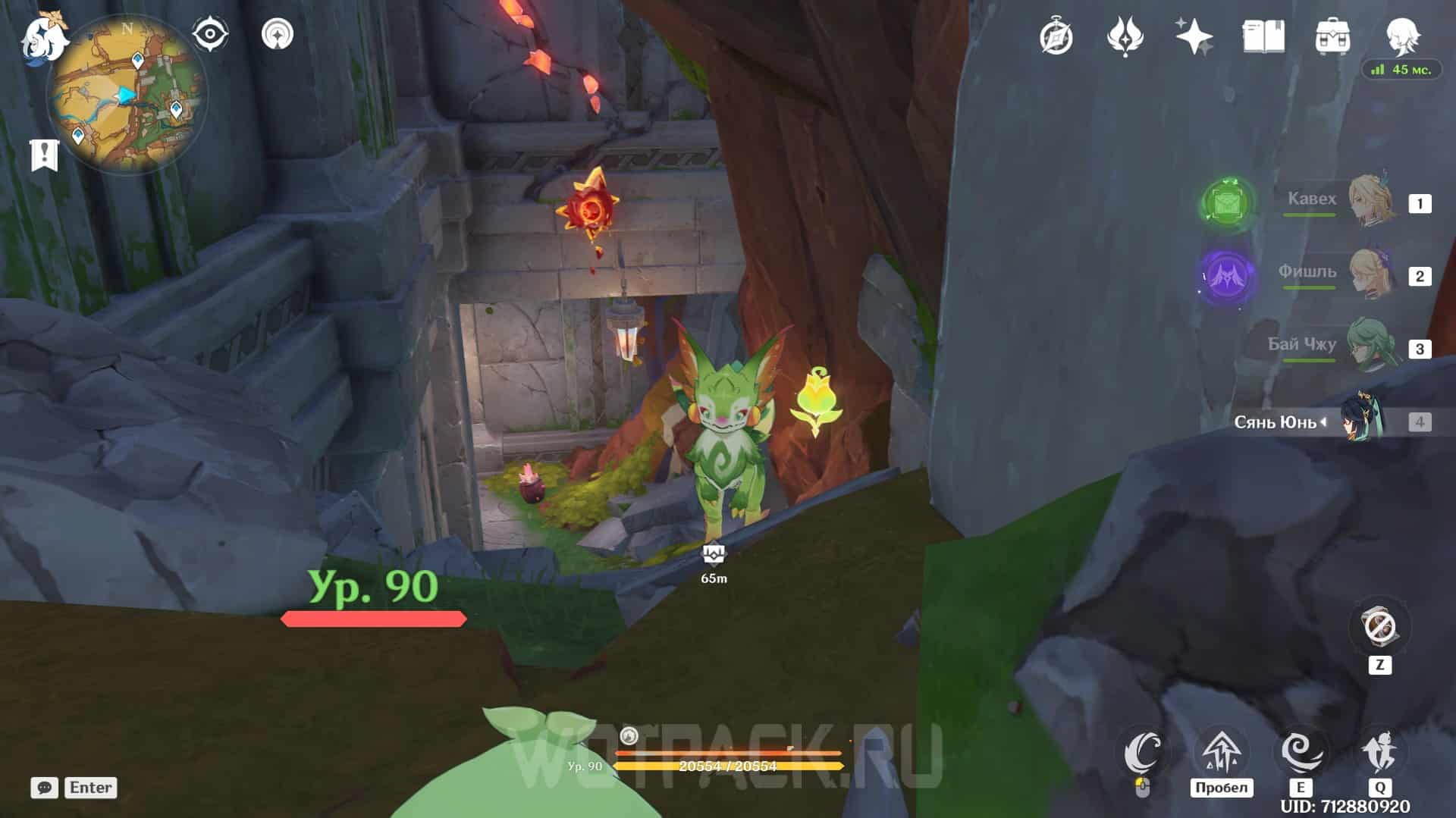1456x818 pixels.
Task: Open the chat speech bubble
Action: pyautogui.click(x=44, y=788)
